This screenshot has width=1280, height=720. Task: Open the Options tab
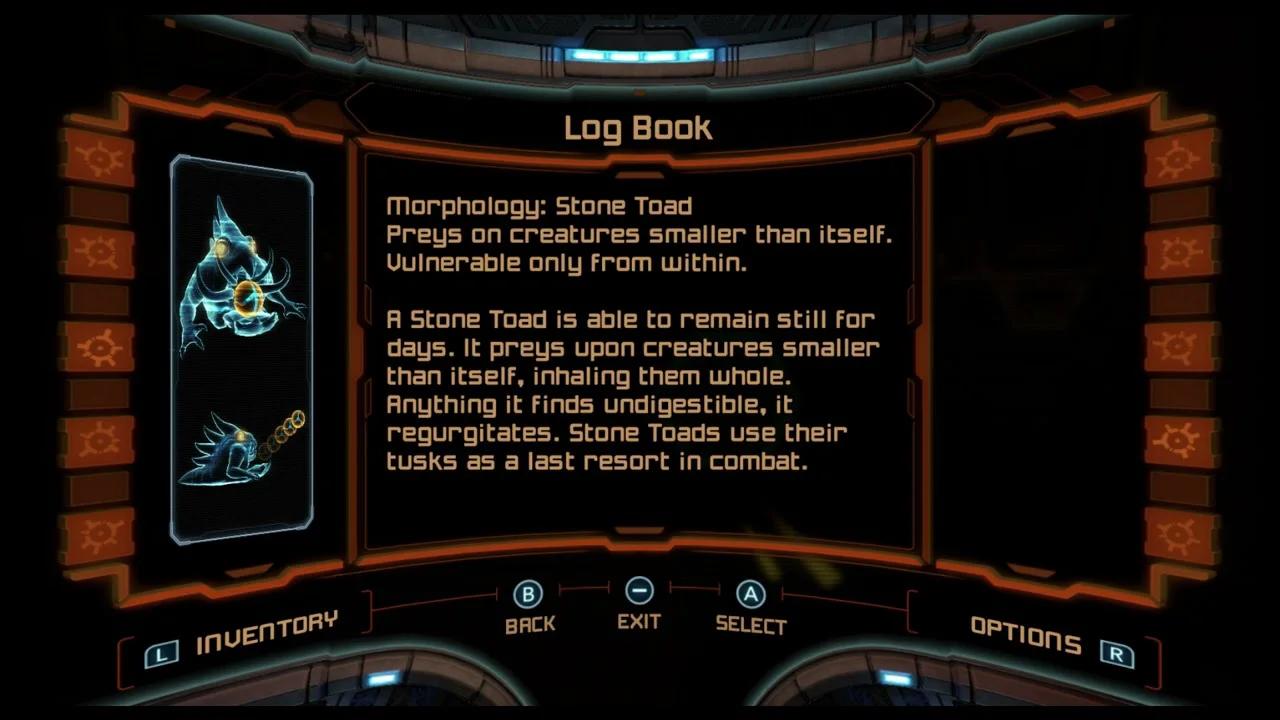tap(1025, 634)
